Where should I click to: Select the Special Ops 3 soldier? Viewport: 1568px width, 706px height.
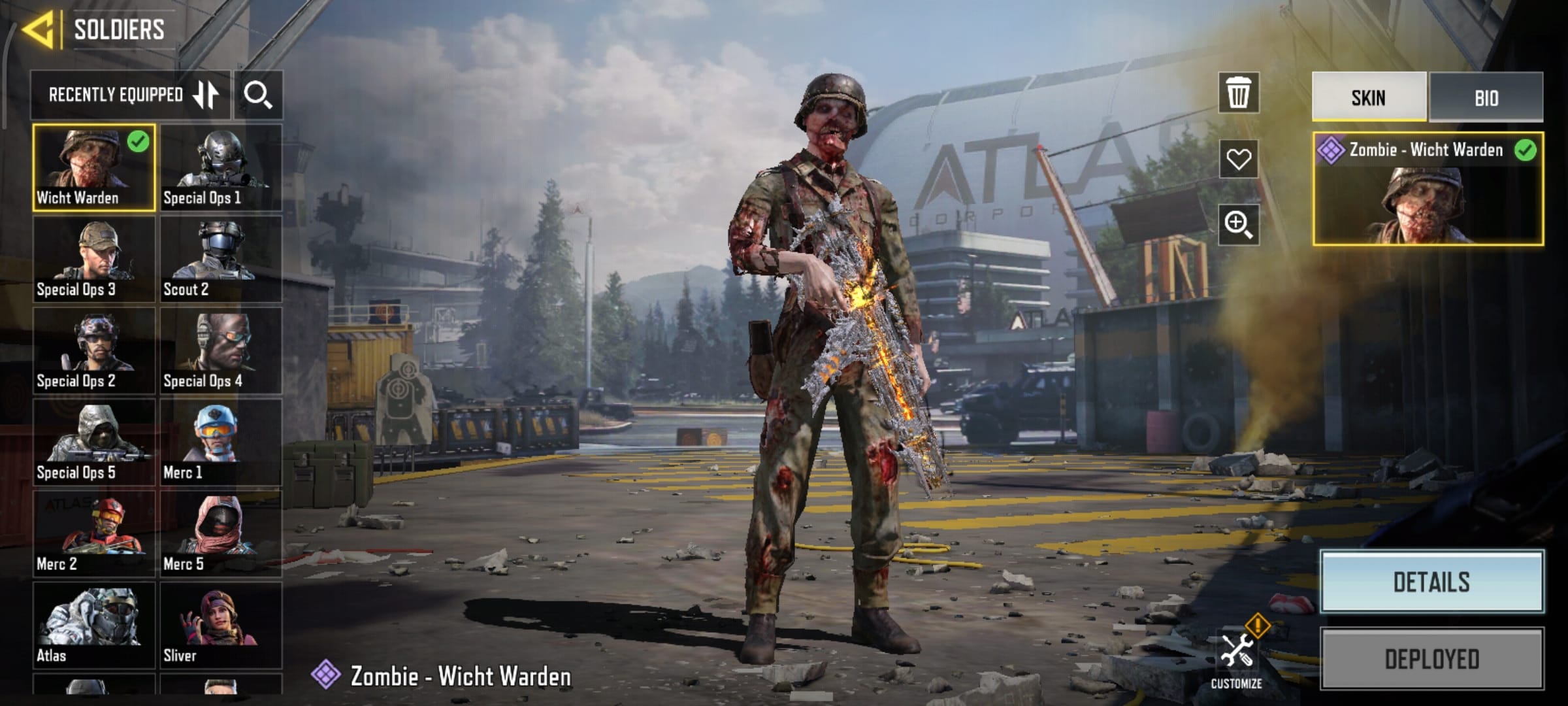pos(94,259)
